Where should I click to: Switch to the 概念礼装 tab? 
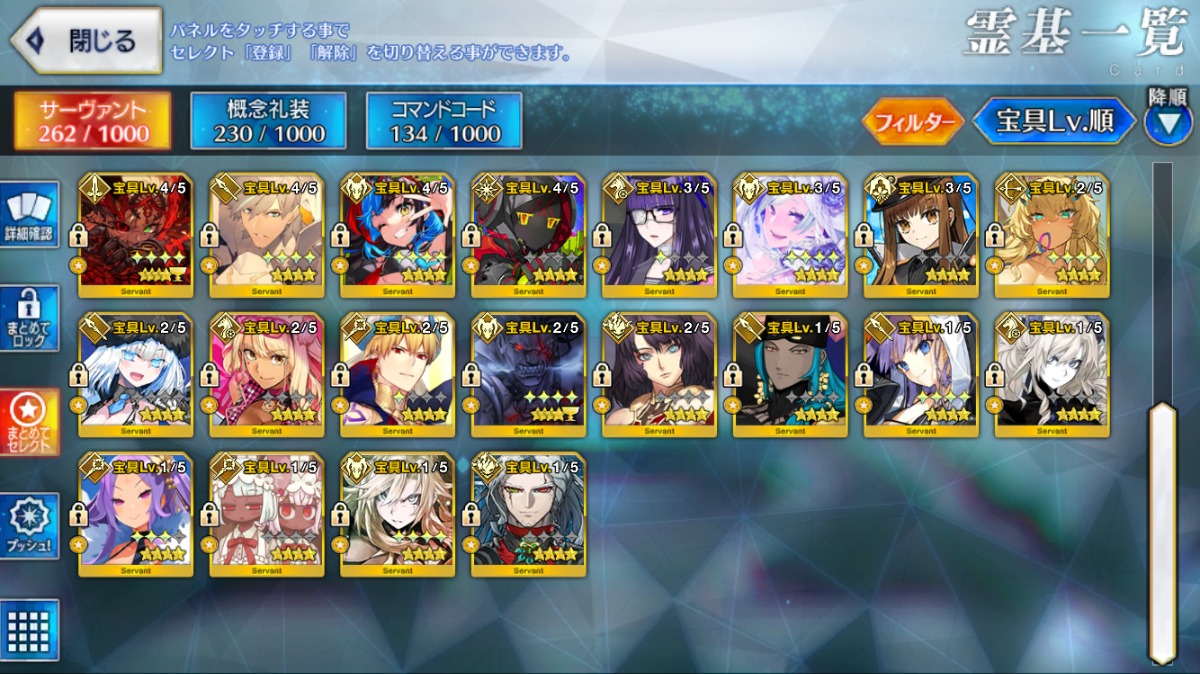tap(268, 121)
